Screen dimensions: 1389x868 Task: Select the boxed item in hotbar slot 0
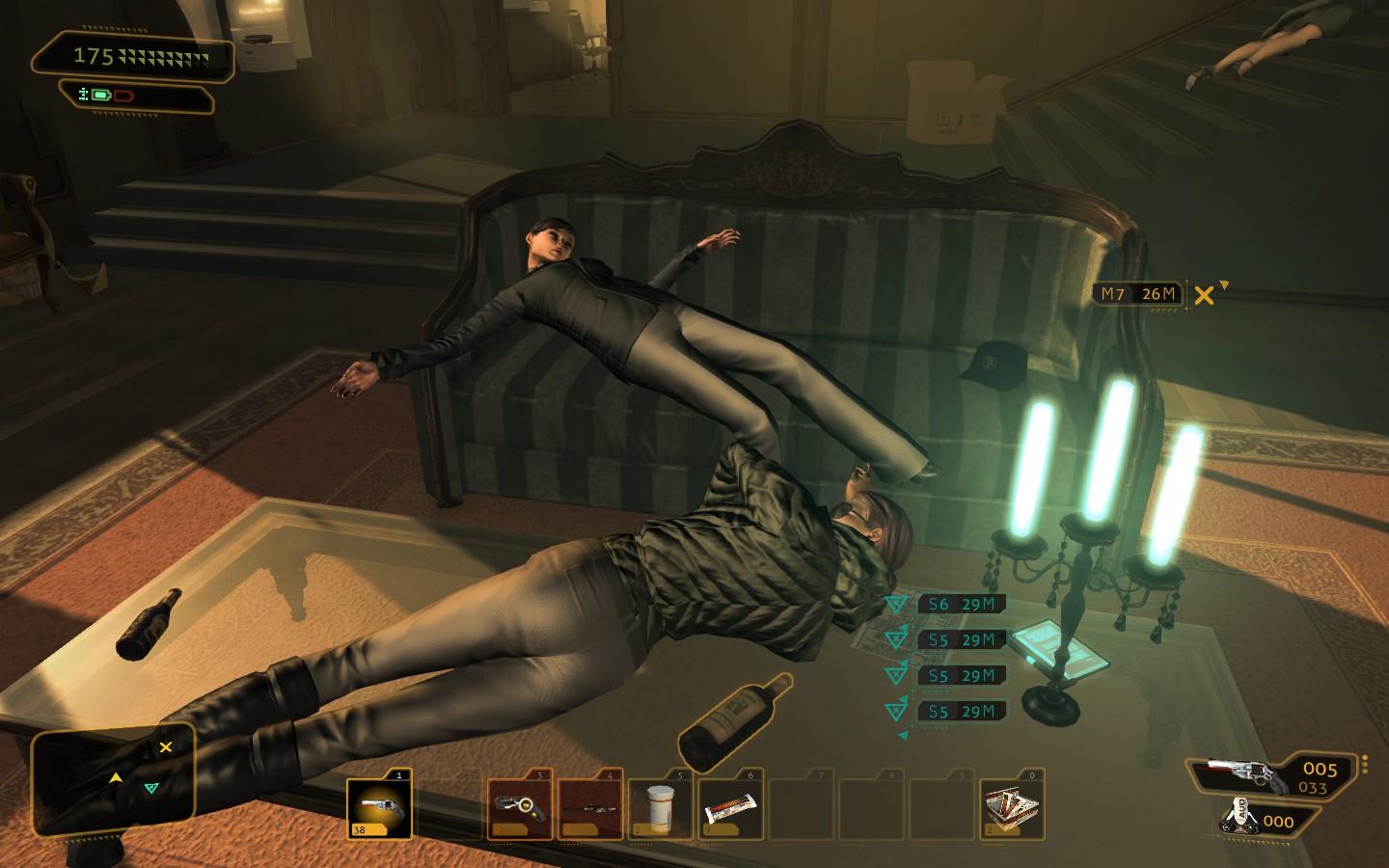coord(1012,808)
